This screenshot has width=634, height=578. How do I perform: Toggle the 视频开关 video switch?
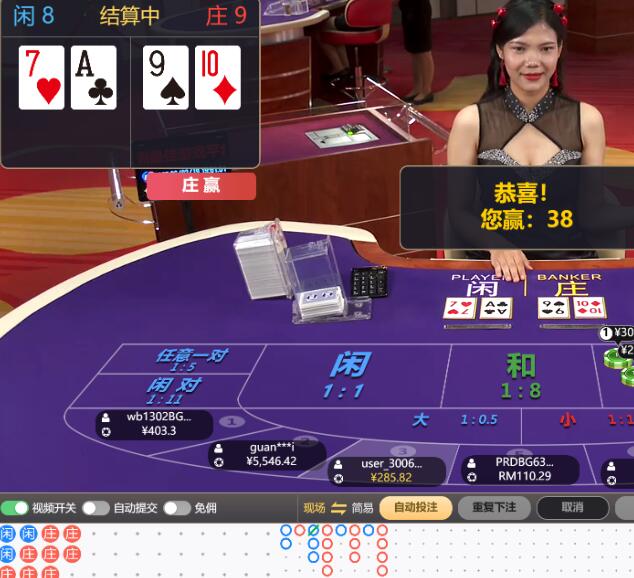[x=15, y=508]
